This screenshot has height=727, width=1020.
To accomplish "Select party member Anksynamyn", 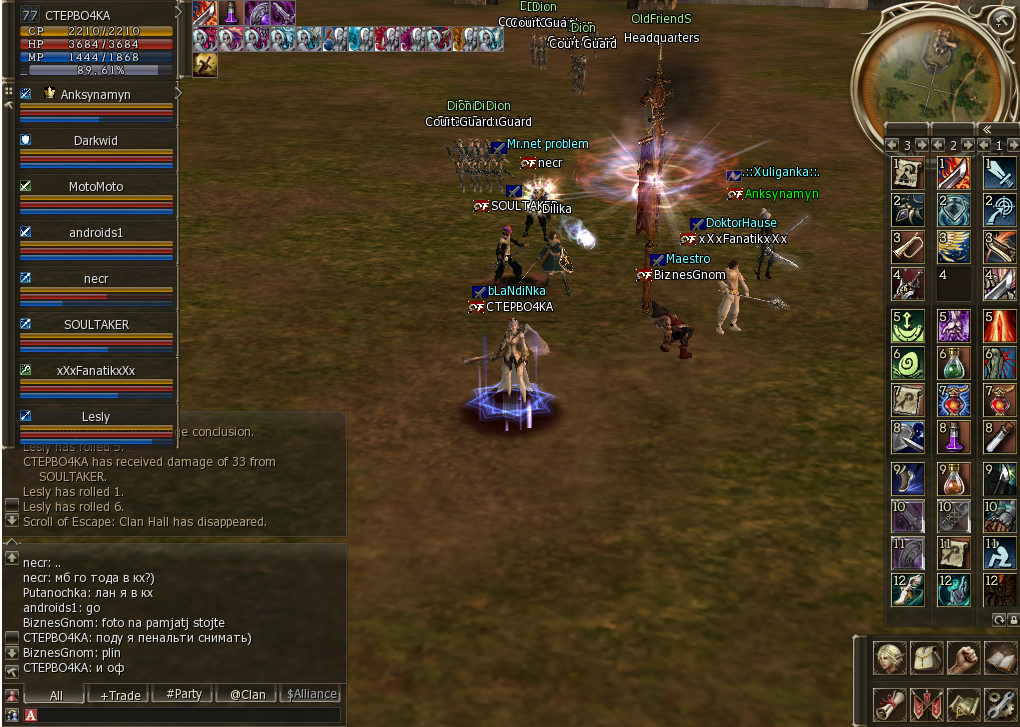I will (x=95, y=95).
